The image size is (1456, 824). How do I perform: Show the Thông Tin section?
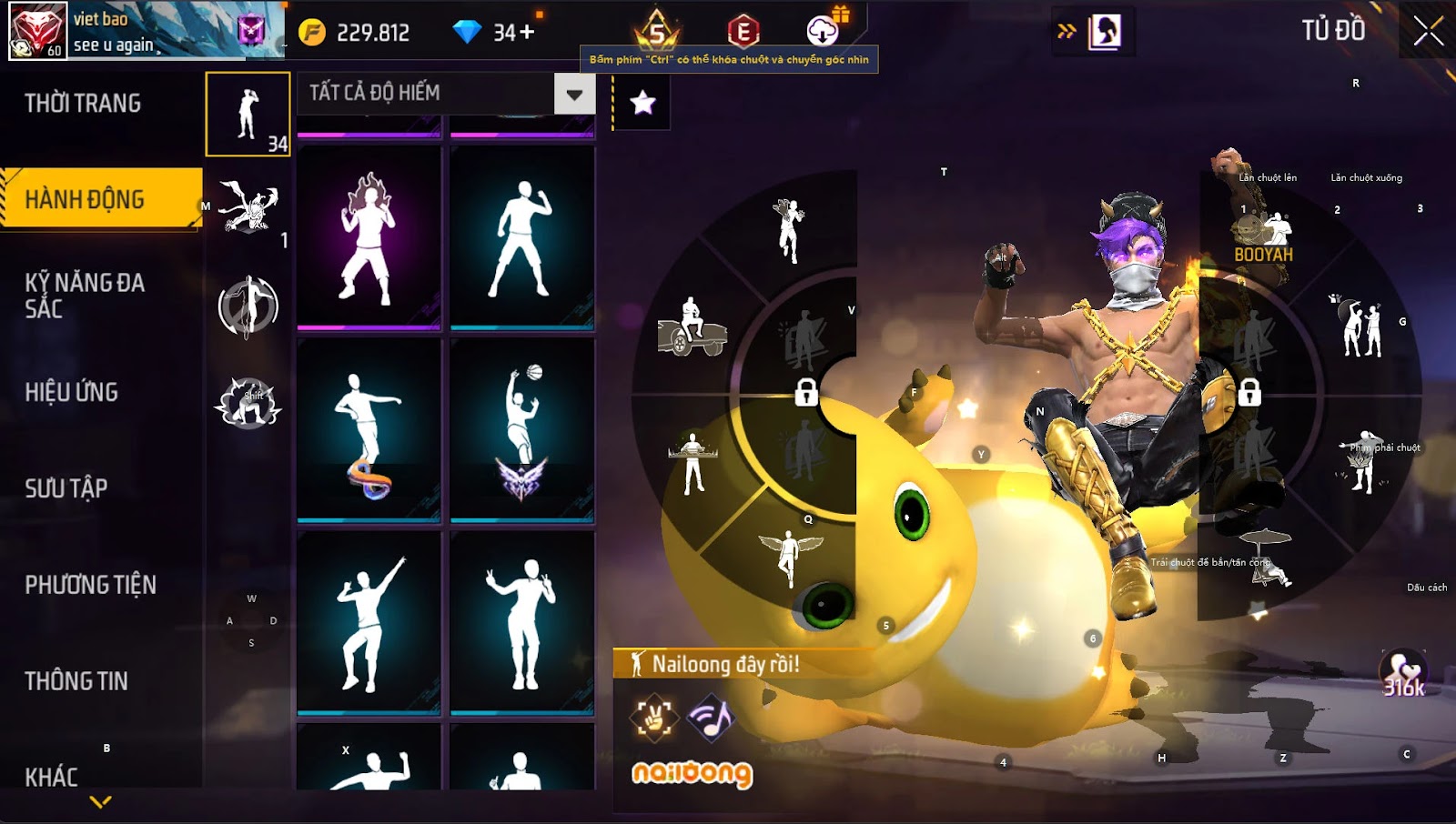[x=76, y=681]
